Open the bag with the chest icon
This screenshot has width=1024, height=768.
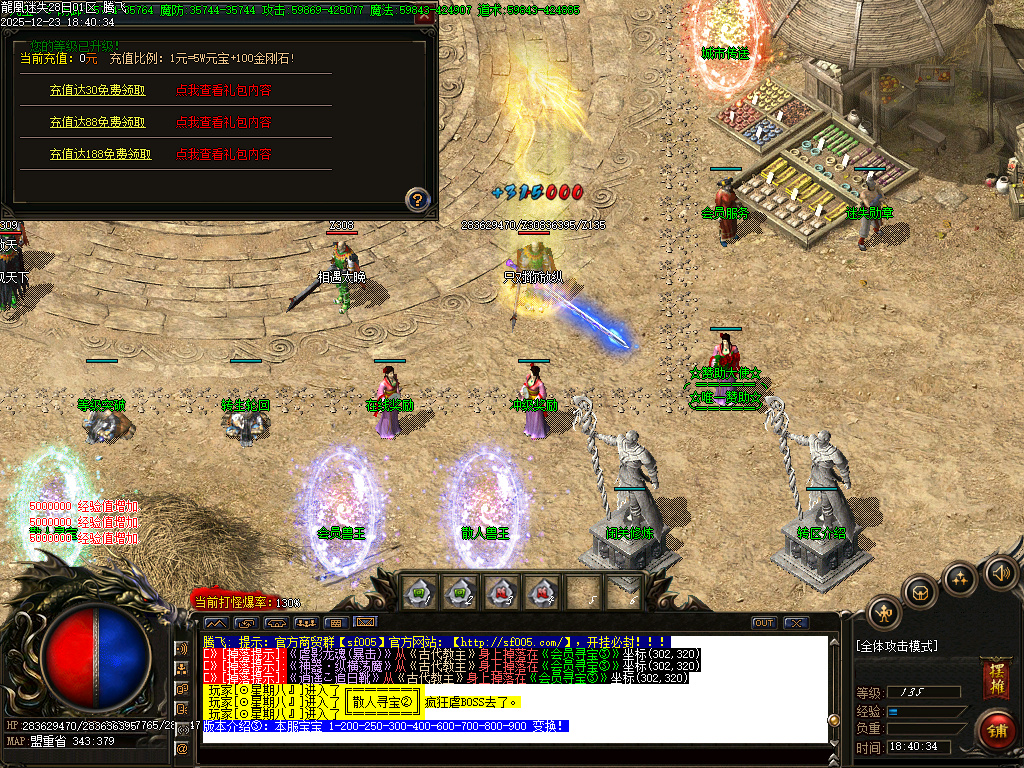919,591
